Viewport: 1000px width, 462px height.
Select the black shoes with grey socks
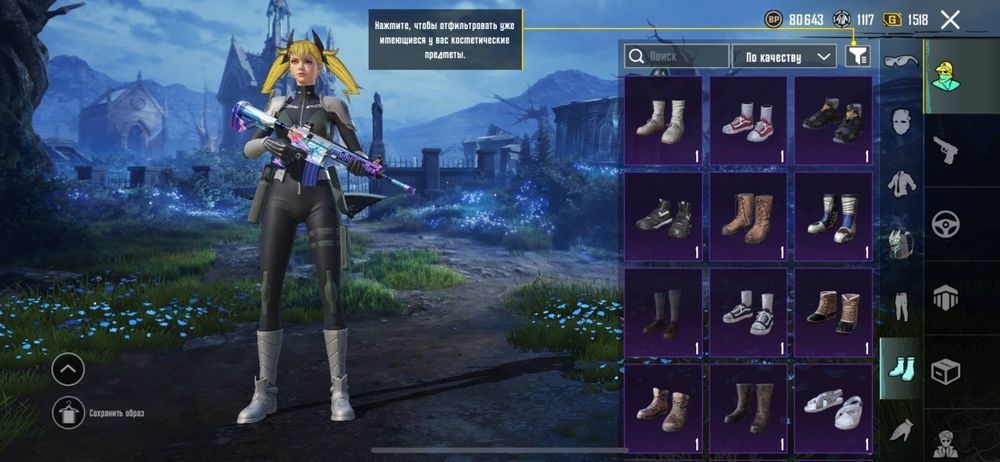(662, 312)
